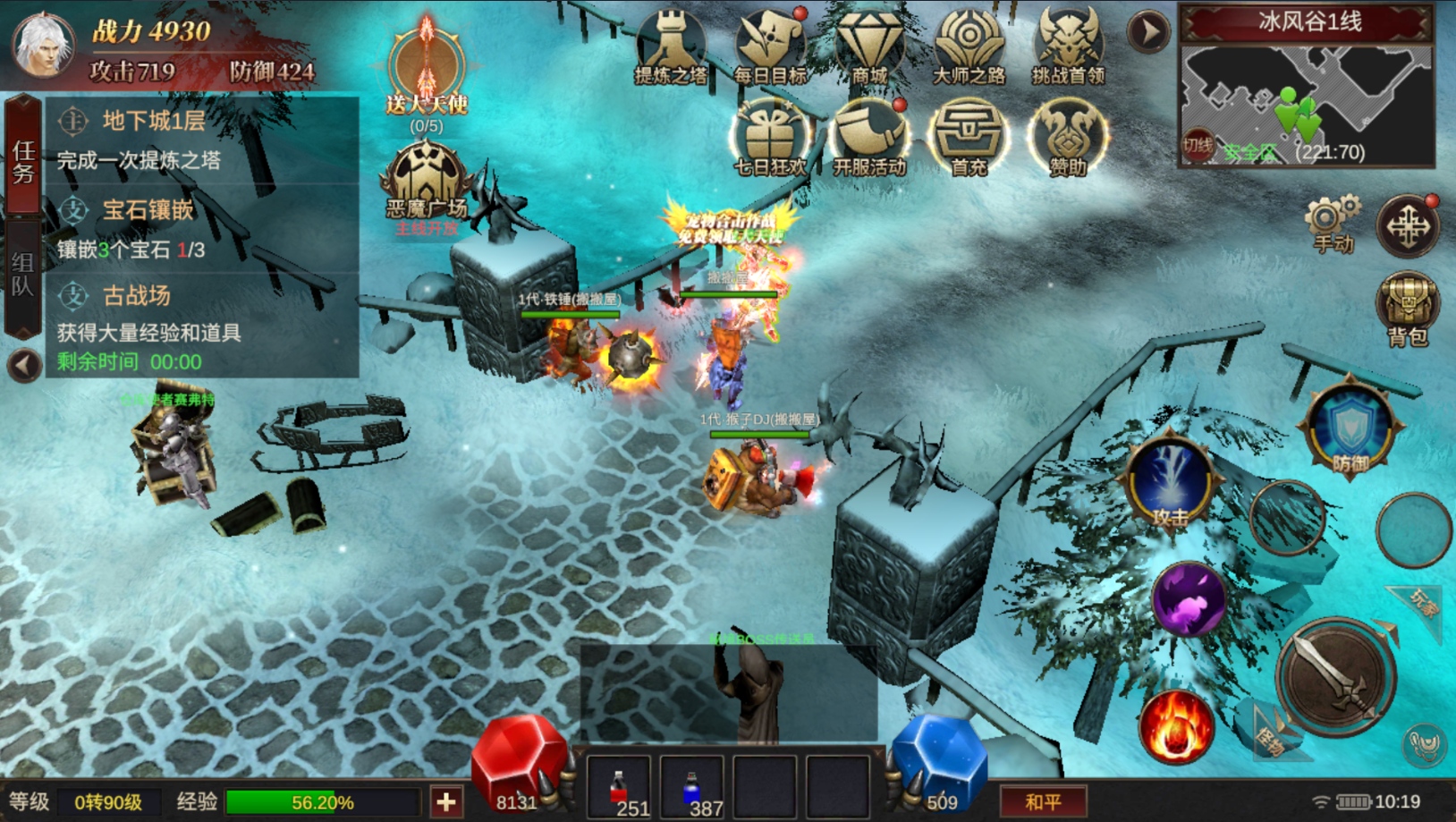Cast the fire skull skill

(x=1176, y=725)
